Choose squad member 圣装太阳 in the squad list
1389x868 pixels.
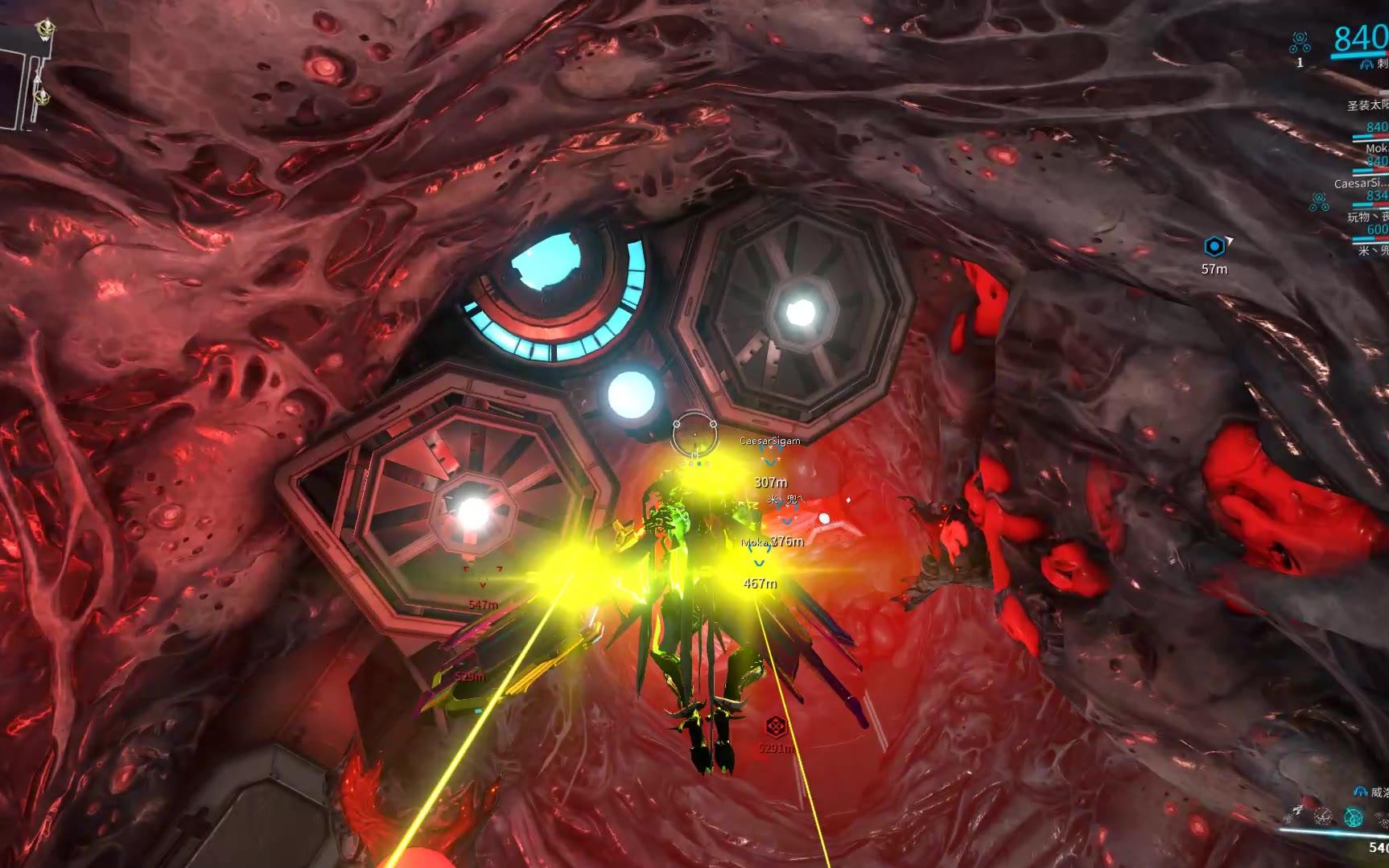(1367, 105)
